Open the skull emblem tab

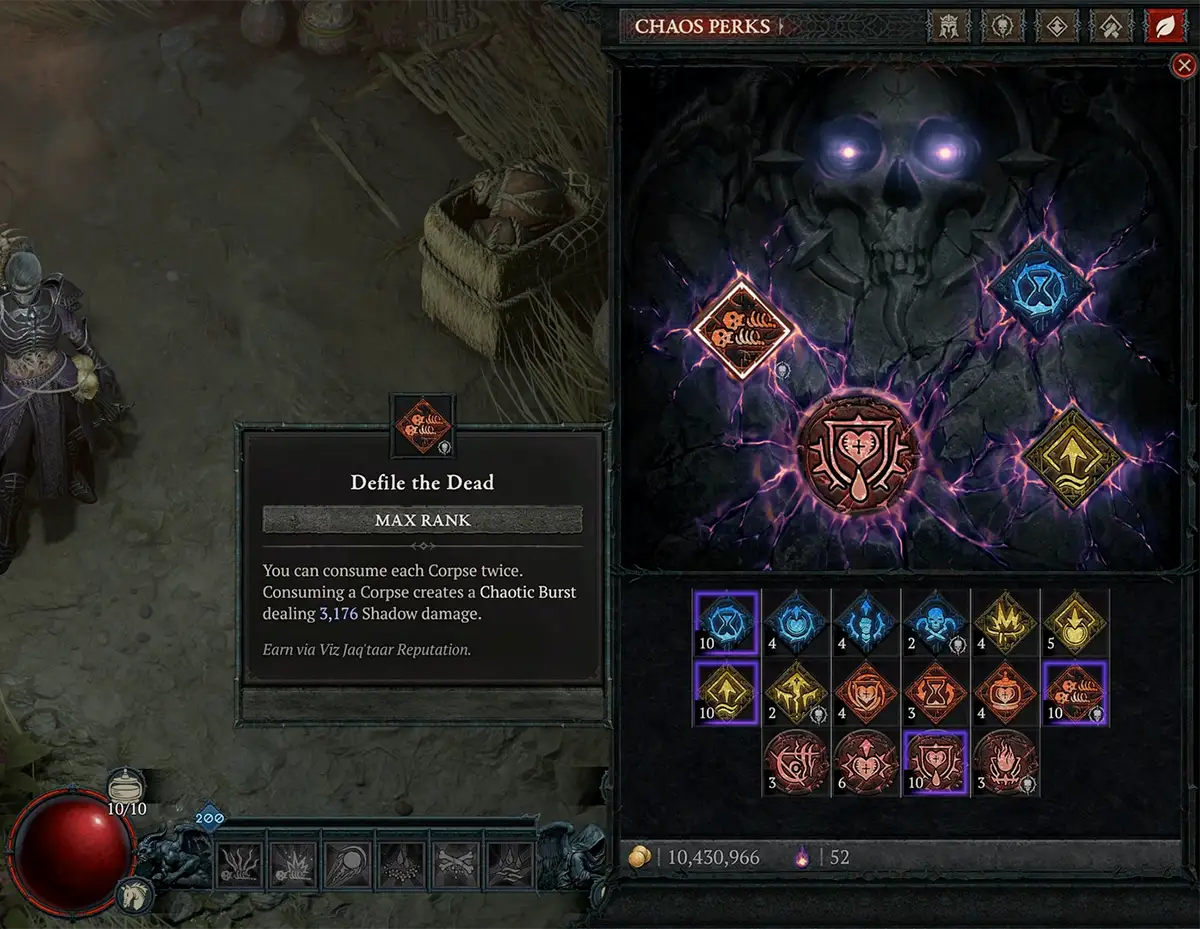1001,26
